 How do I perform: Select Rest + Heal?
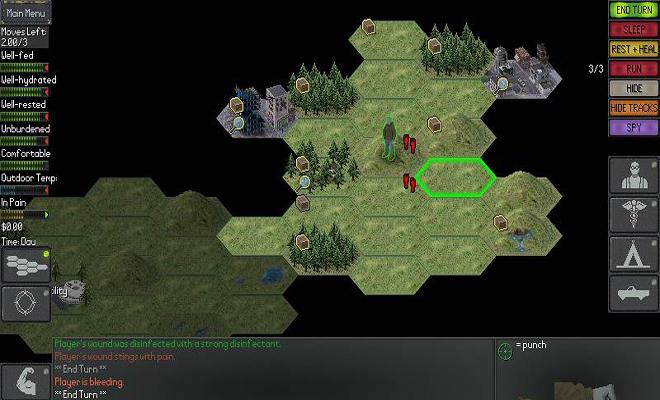point(633,49)
